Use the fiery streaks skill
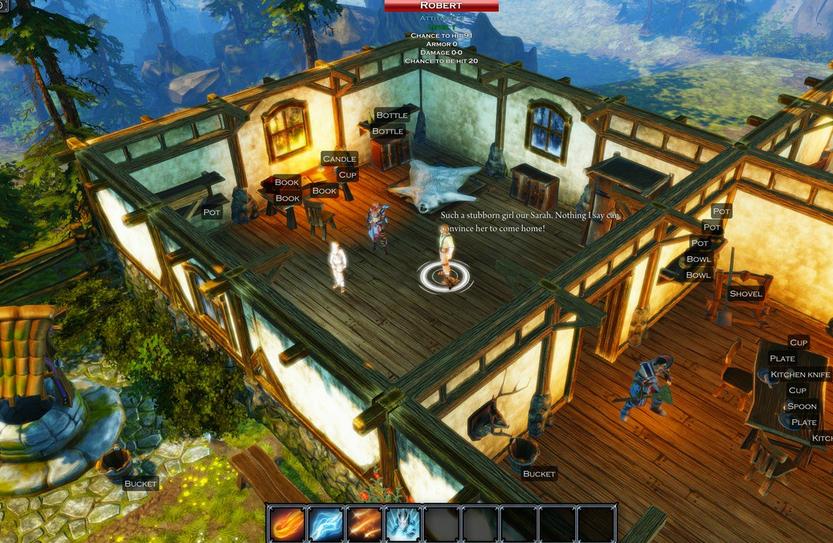Viewport: 833px width, 543px height. 364,524
